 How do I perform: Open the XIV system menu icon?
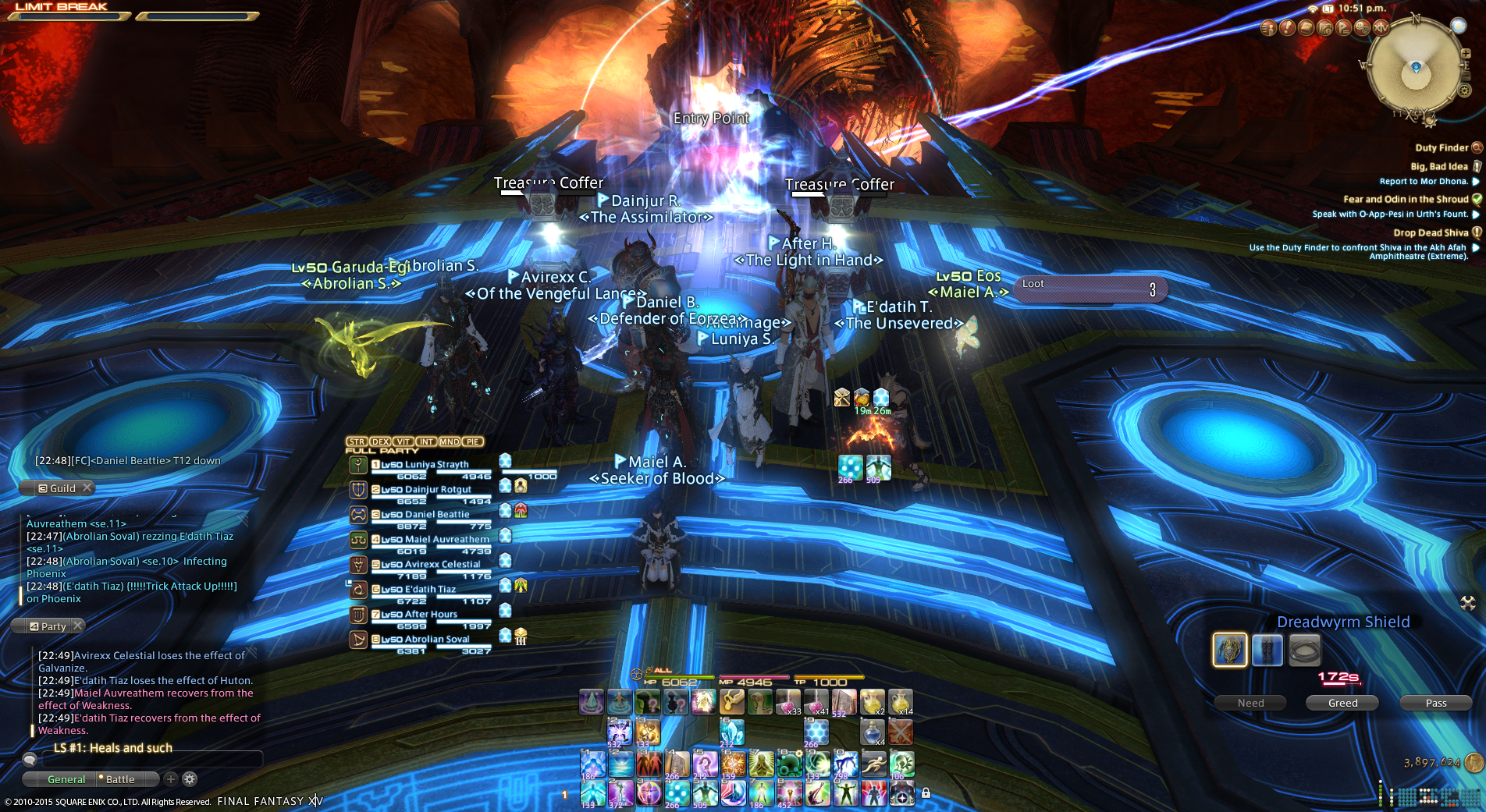tap(1381, 28)
